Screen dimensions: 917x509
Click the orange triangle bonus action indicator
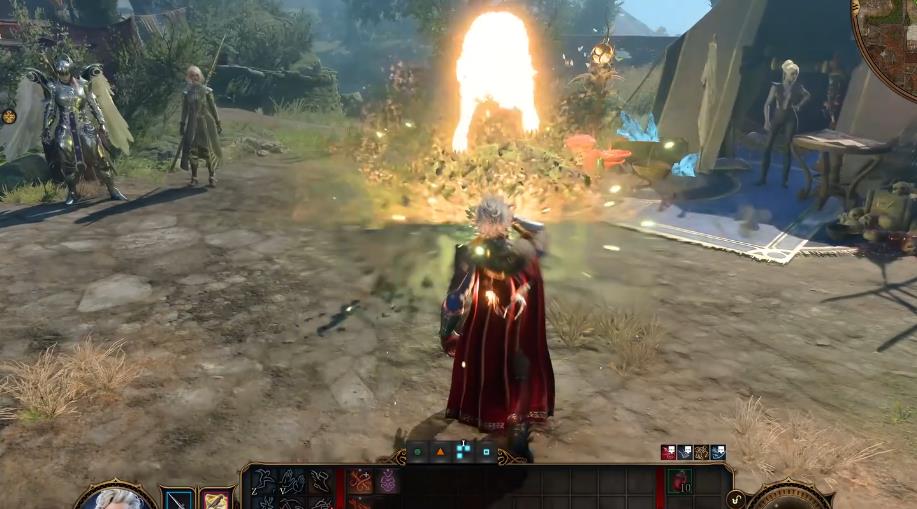point(440,452)
